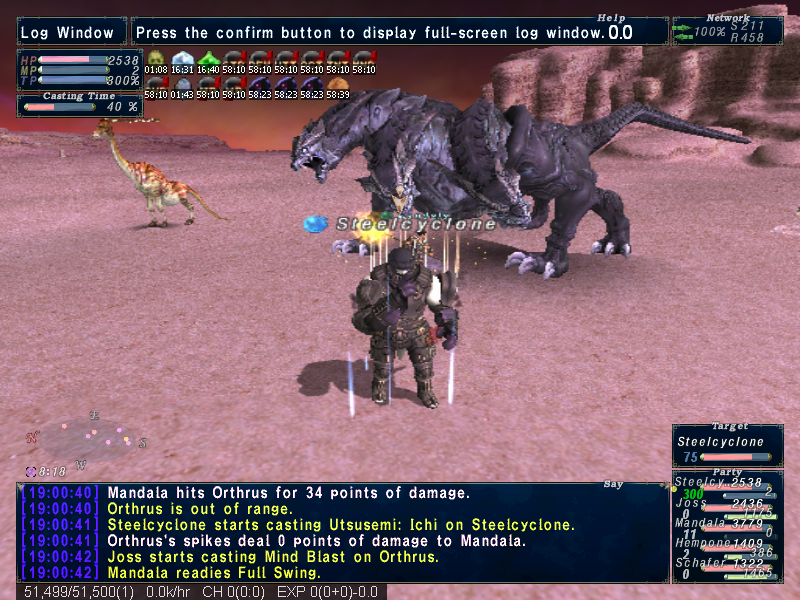Select the skull status effect icon
Viewport: 800px width, 600px height.
click(x=156, y=58)
